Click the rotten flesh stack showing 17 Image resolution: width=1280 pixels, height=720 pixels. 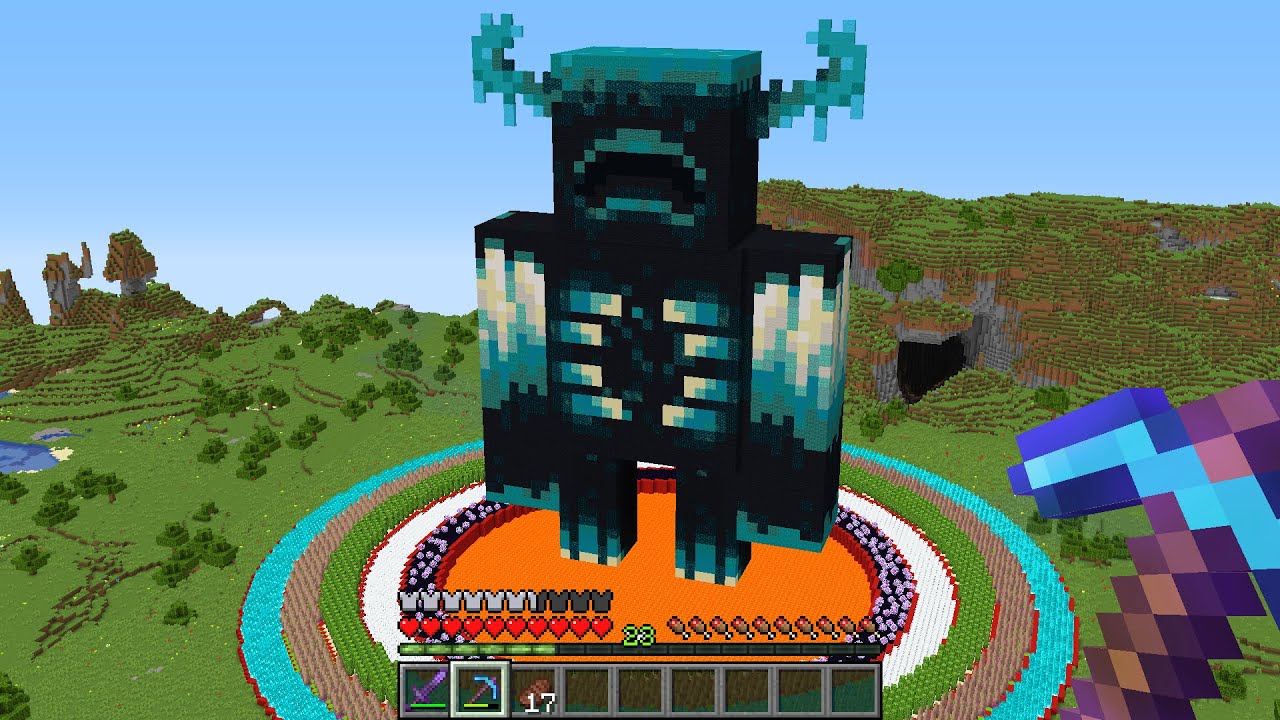click(x=535, y=692)
